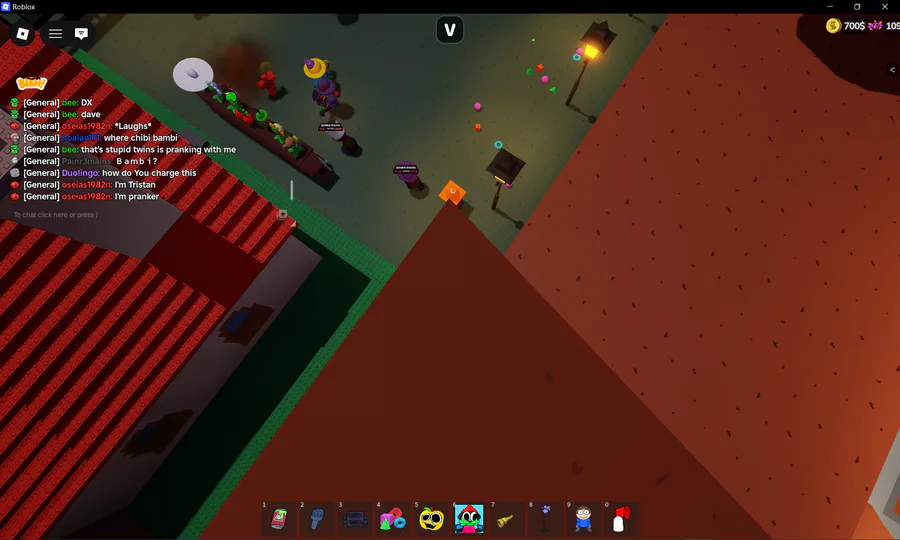Equip the red air horn item
The height and width of the screenshot is (540, 900).
[x=621, y=519]
